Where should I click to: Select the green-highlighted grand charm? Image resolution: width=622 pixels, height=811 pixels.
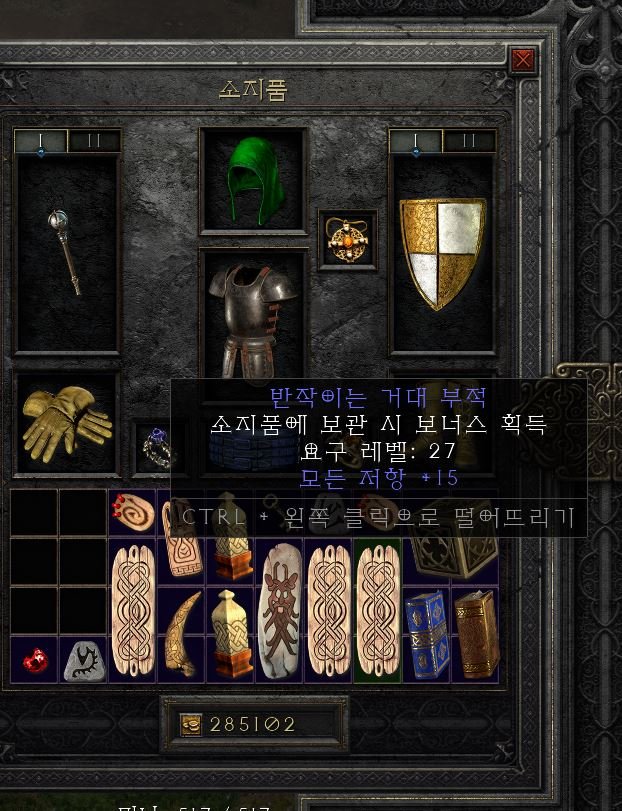377,611
